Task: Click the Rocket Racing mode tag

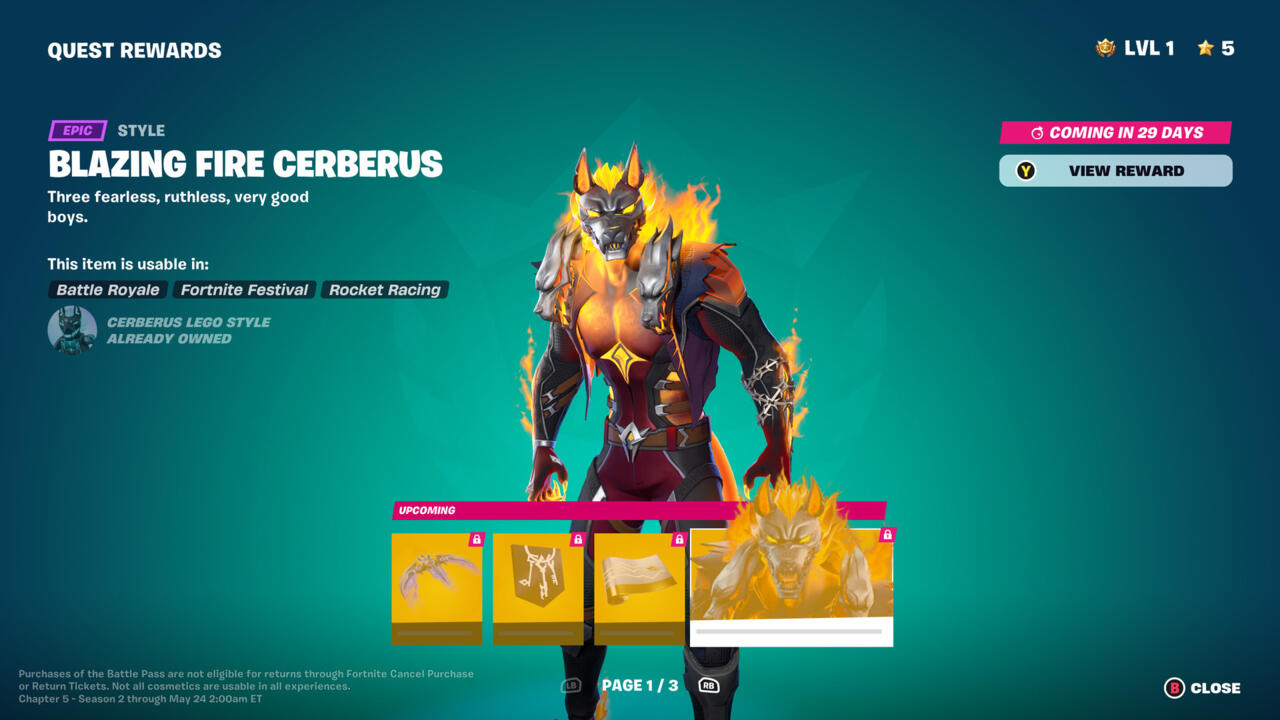Action: 385,290
